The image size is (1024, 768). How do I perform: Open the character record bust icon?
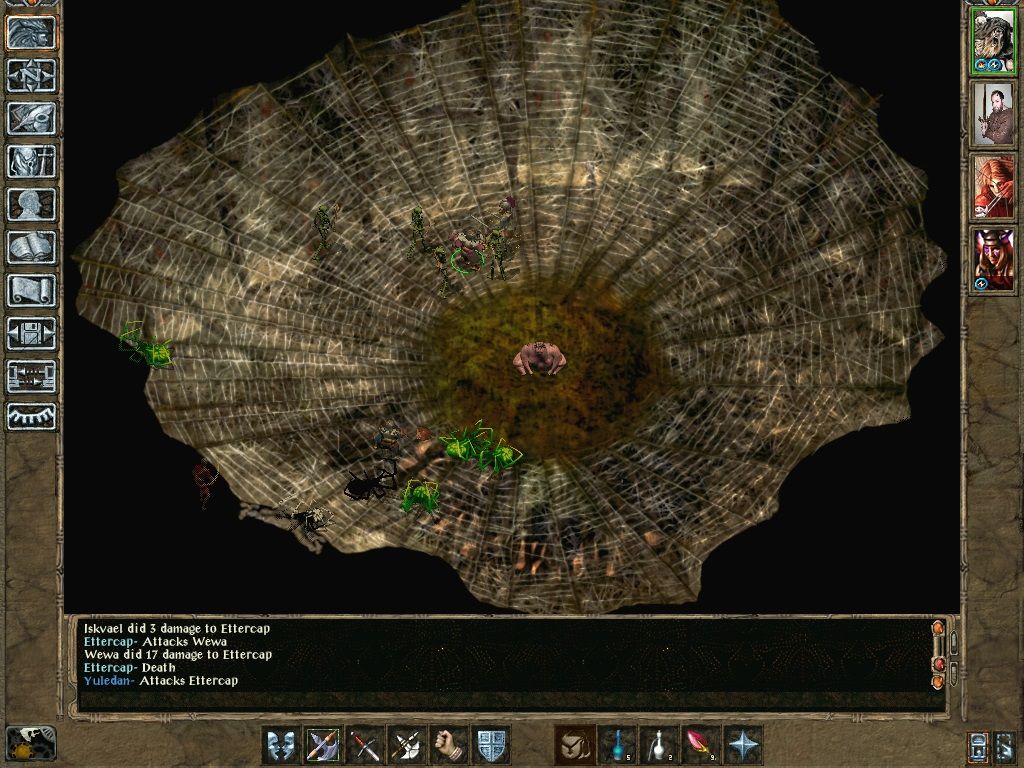pyautogui.click(x=32, y=205)
